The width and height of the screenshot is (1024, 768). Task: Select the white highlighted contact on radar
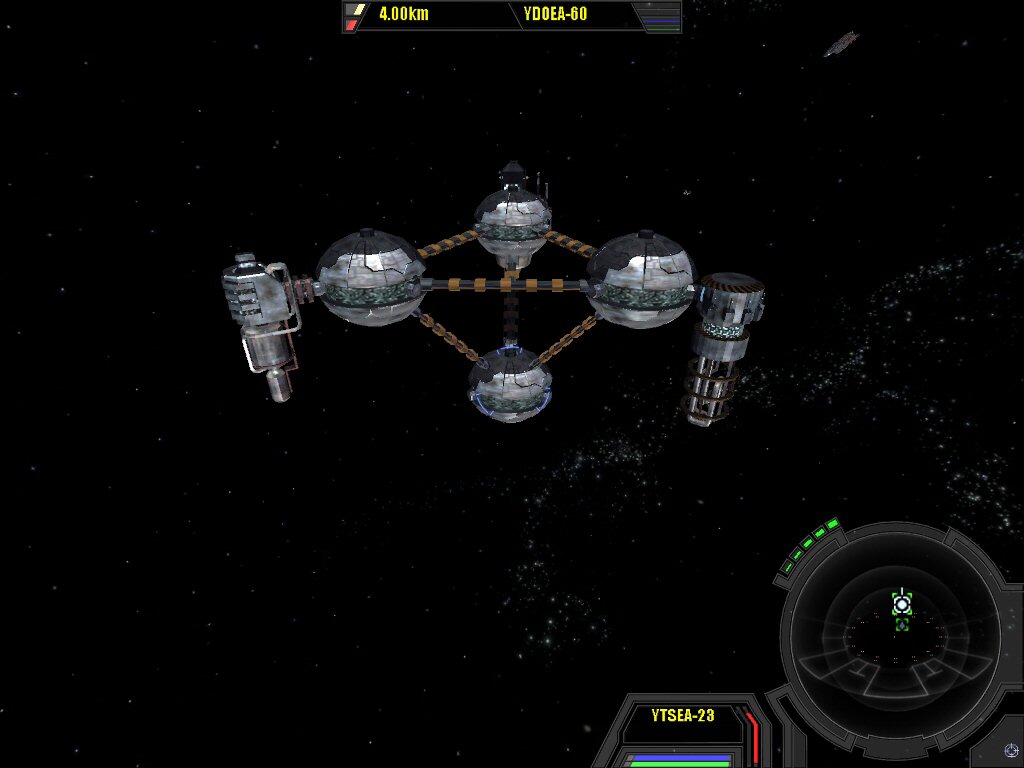tap(902, 603)
